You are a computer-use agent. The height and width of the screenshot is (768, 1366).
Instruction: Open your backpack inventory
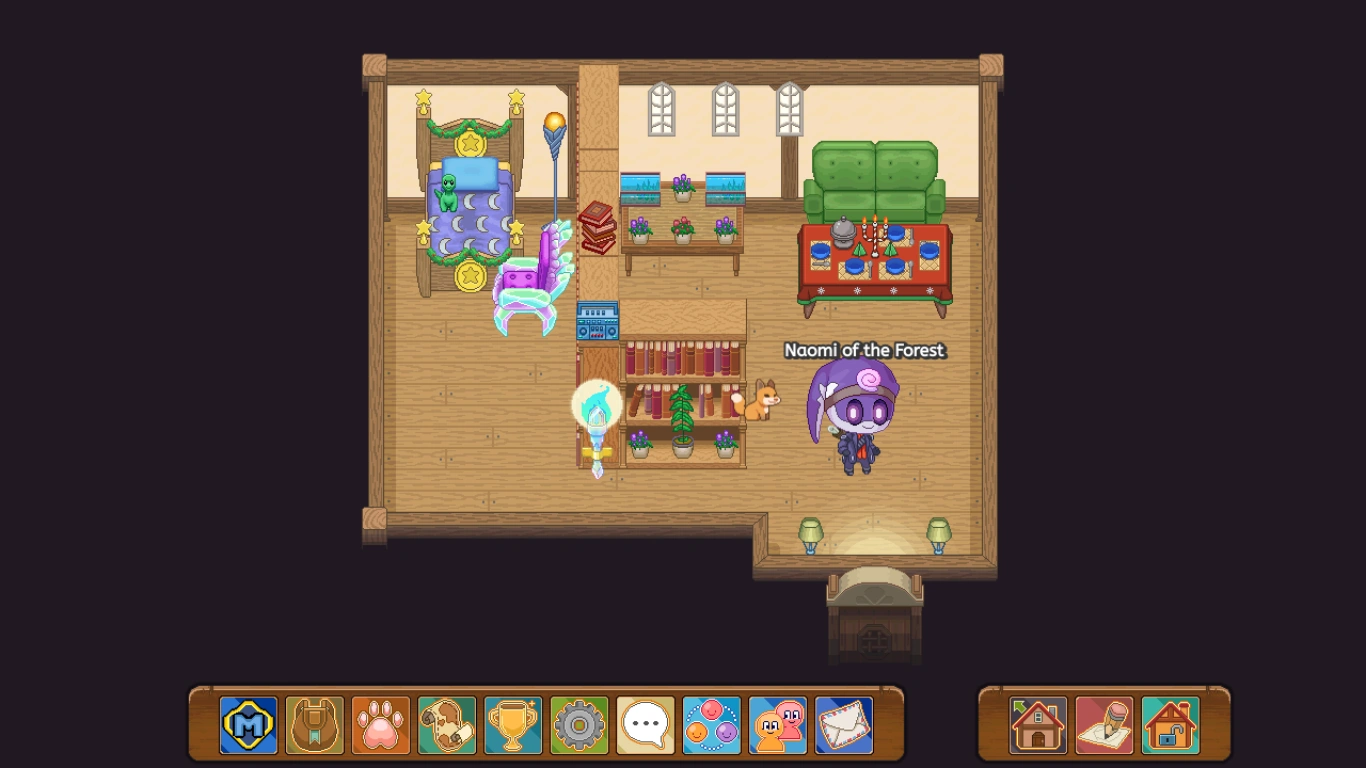313,725
